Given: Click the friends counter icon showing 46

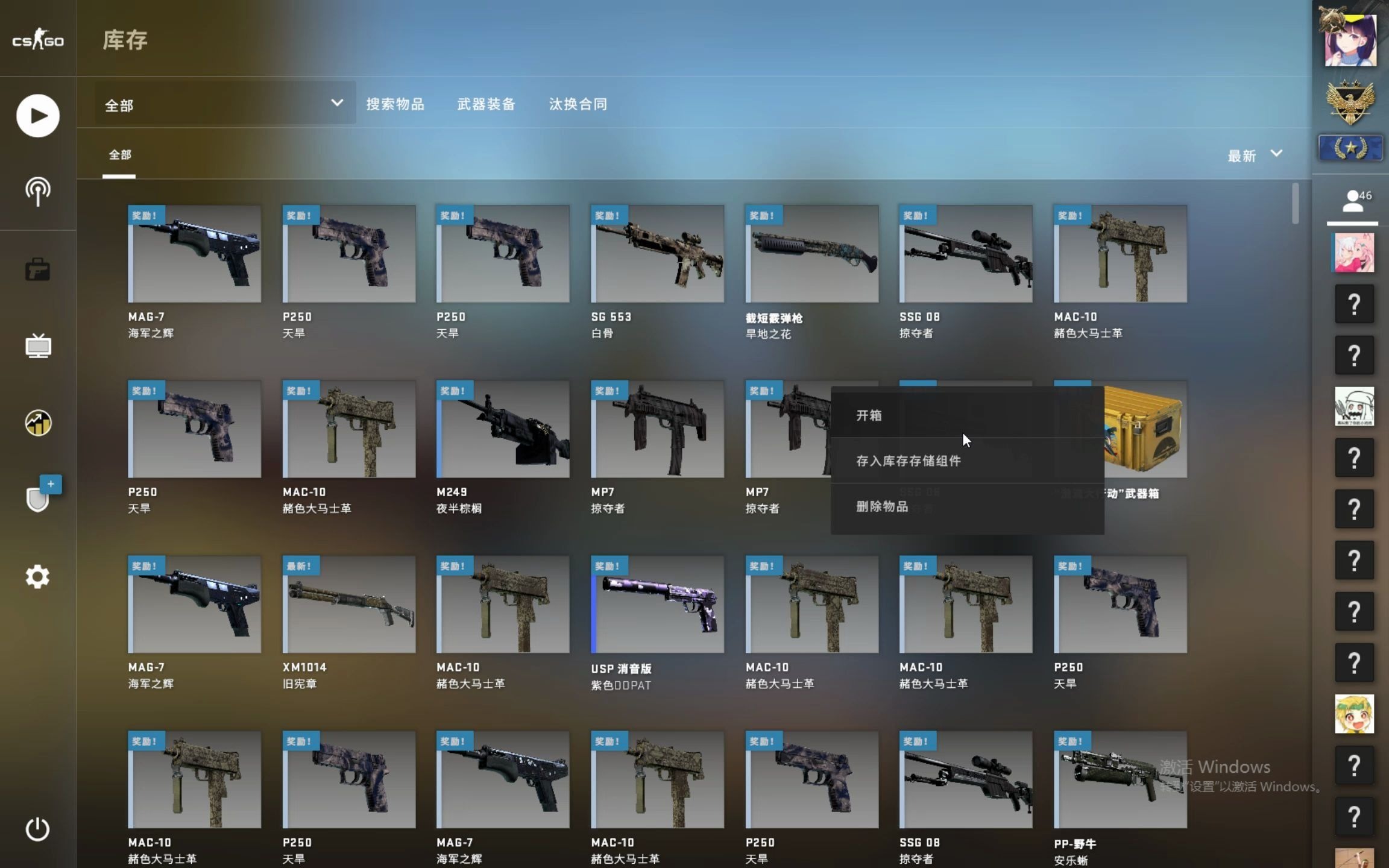Looking at the screenshot, I should pos(1354,199).
